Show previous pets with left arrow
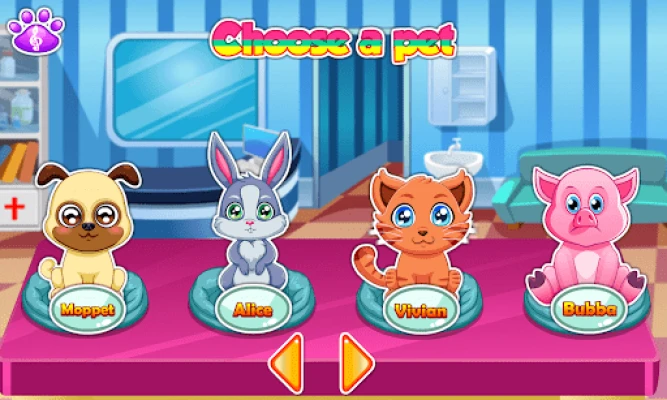The height and width of the screenshot is (400, 667). point(287,361)
